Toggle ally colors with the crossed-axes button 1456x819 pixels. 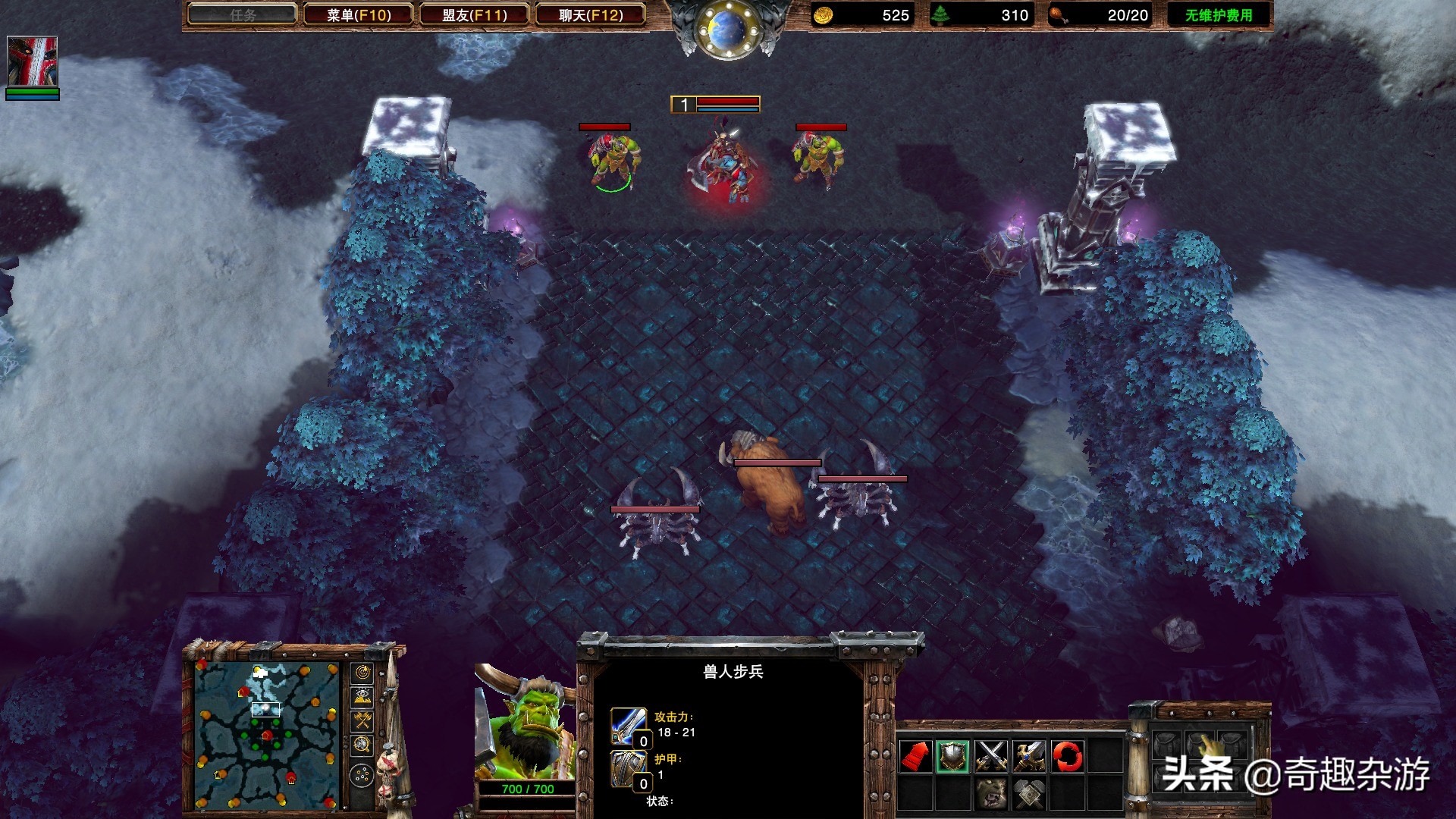tap(362, 719)
